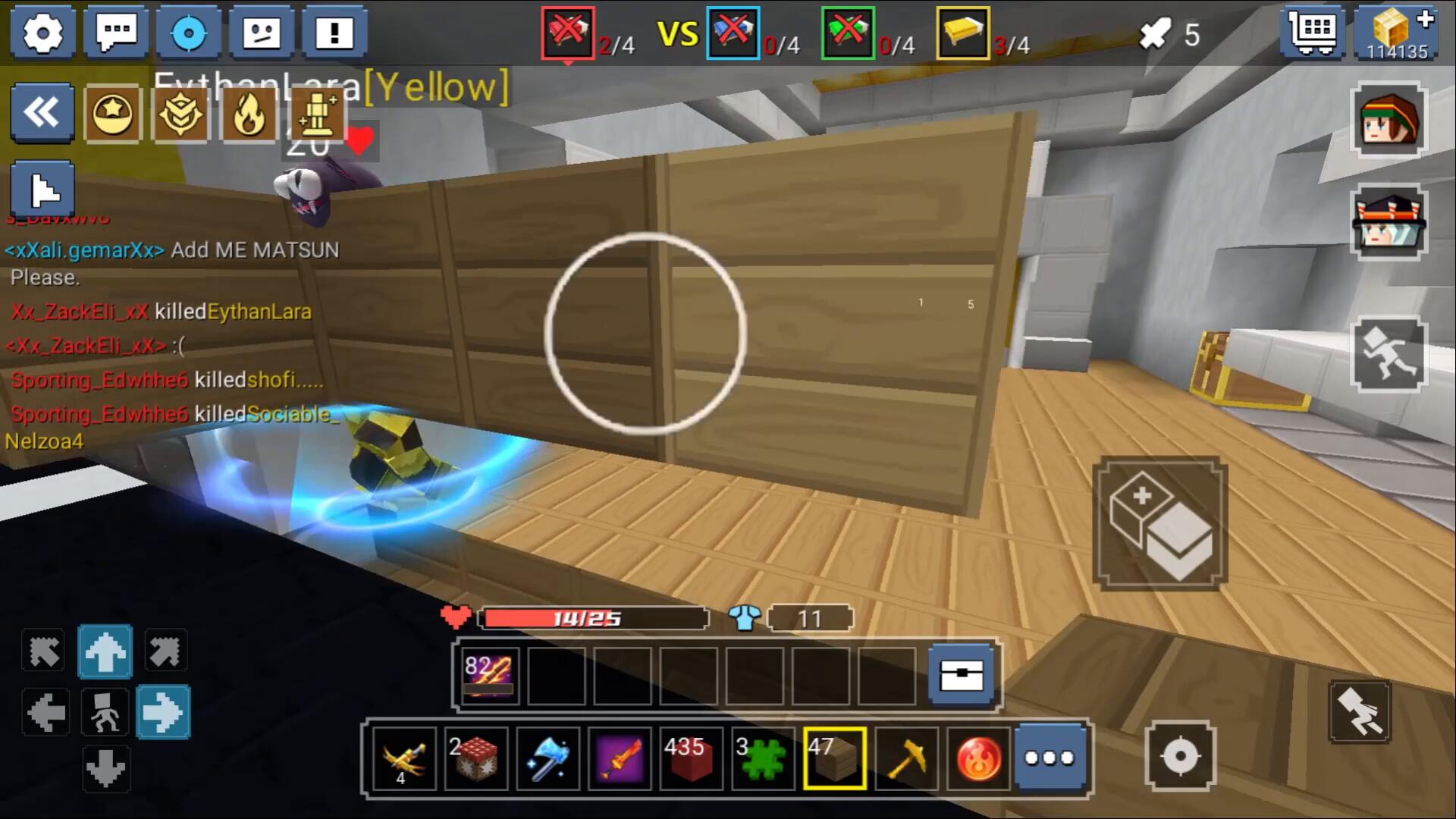Select the crossbow hotbar slot
The image size is (1456, 819).
[x=404, y=759]
